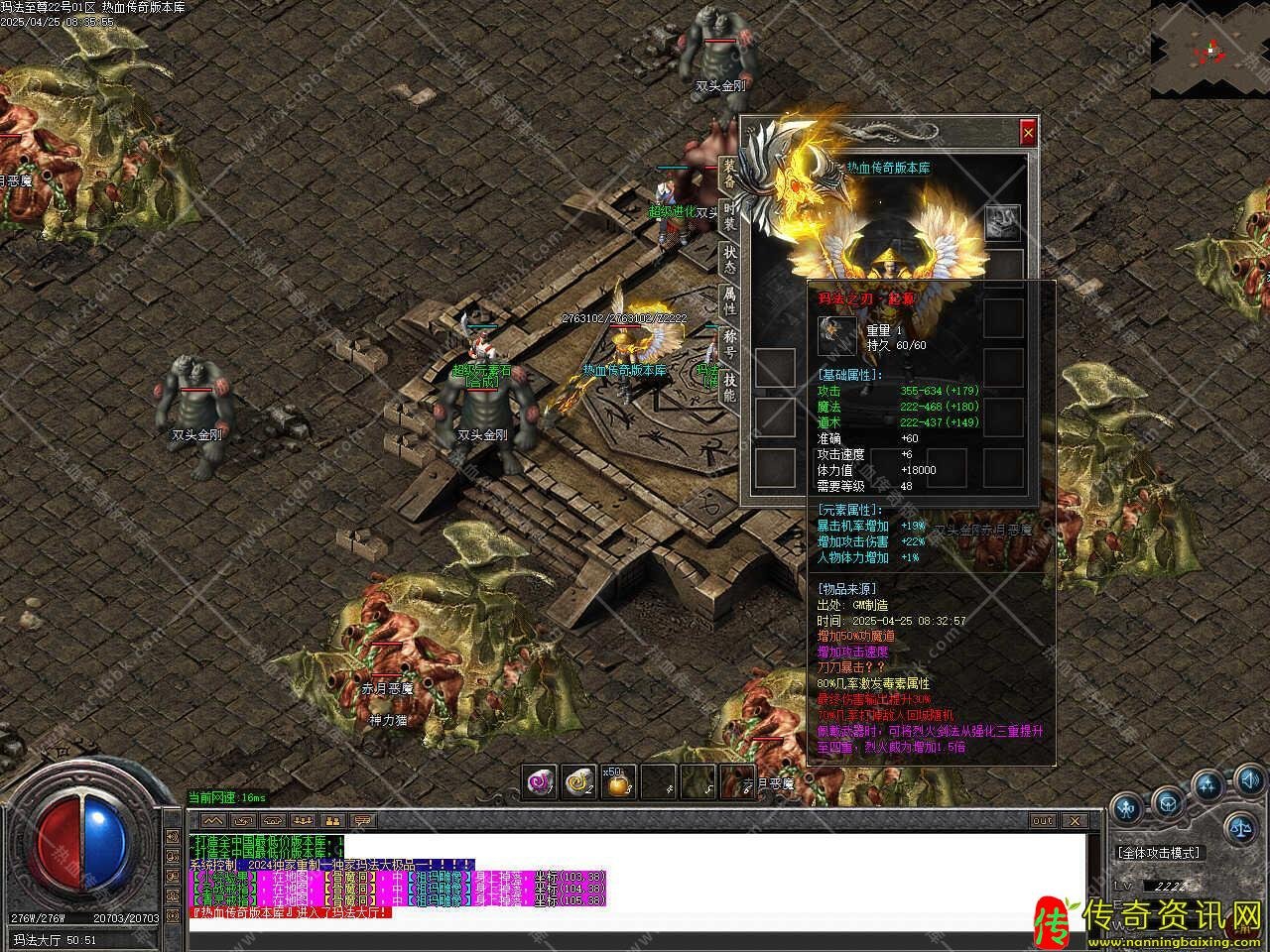Switch to the 时装 tab
This screenshot has height=952, width=1270.
(729, 217)
